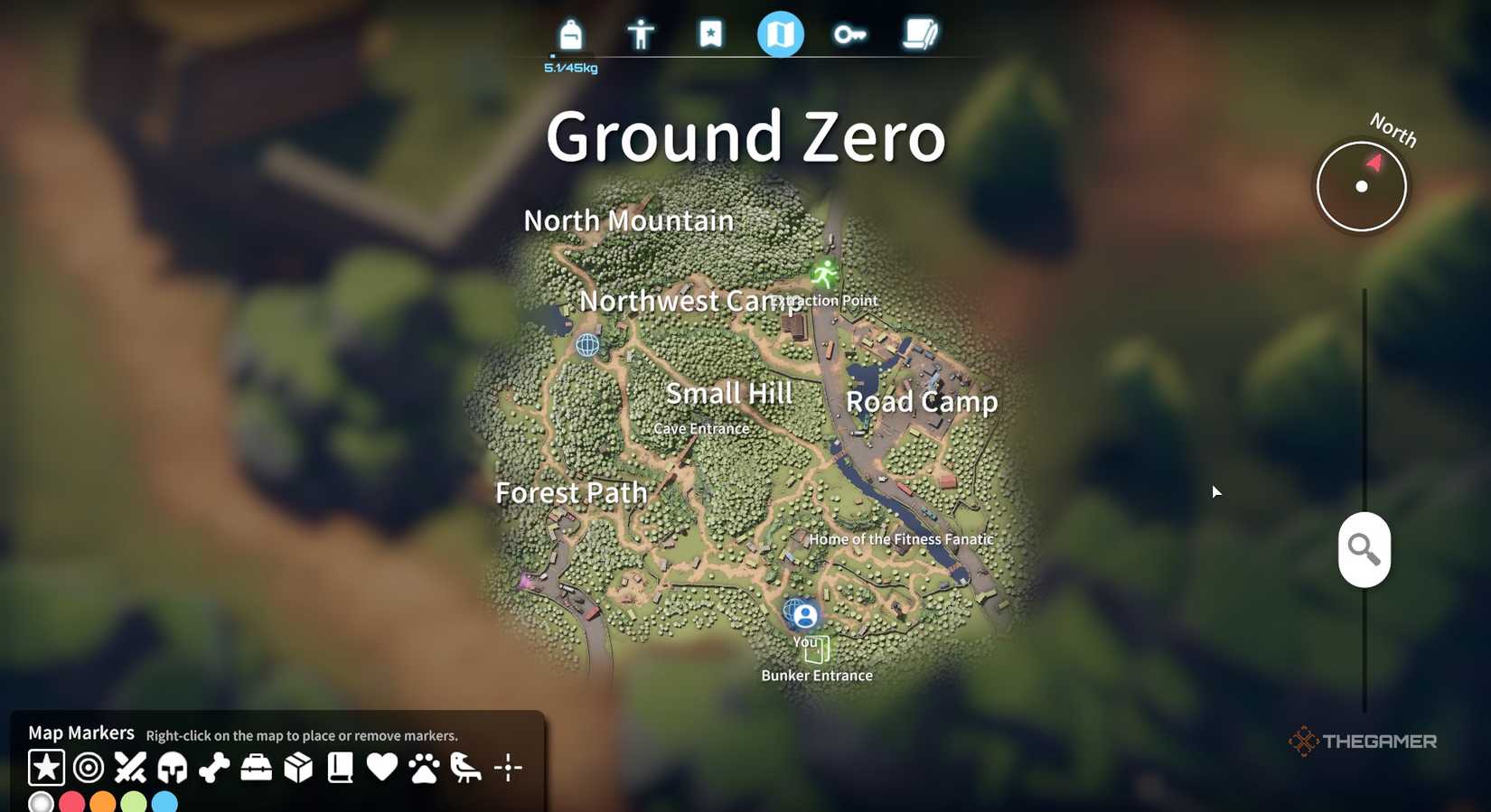
Task: Pick the heart marker from Map Markers
Action: [382, 767]
